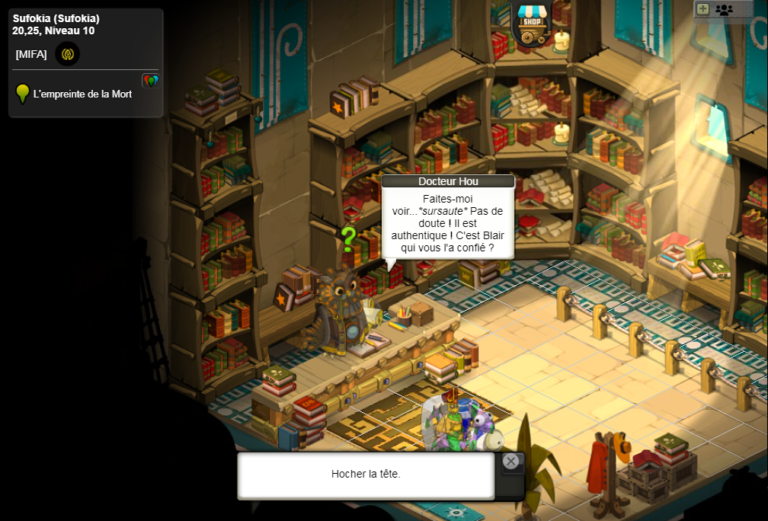Click the green plus party button

coord(703,9)
